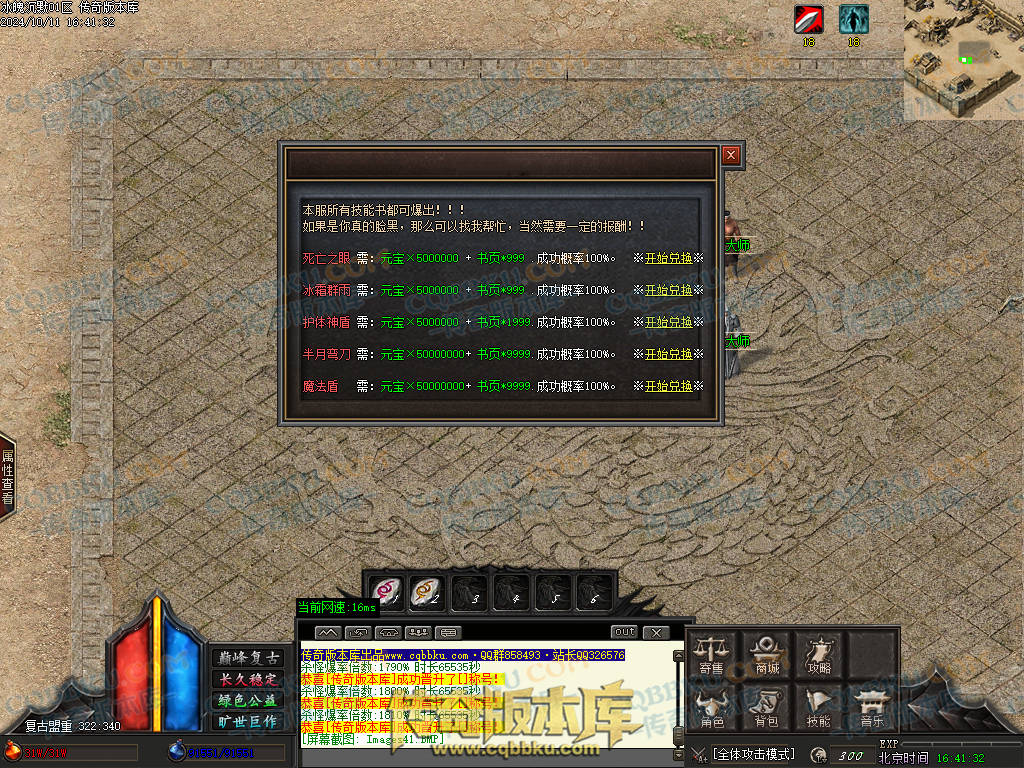This screenshot has height=768, width=1024.
Task: Start exchange for 护体神盾 skill book
Action: [x=668, y=322]
